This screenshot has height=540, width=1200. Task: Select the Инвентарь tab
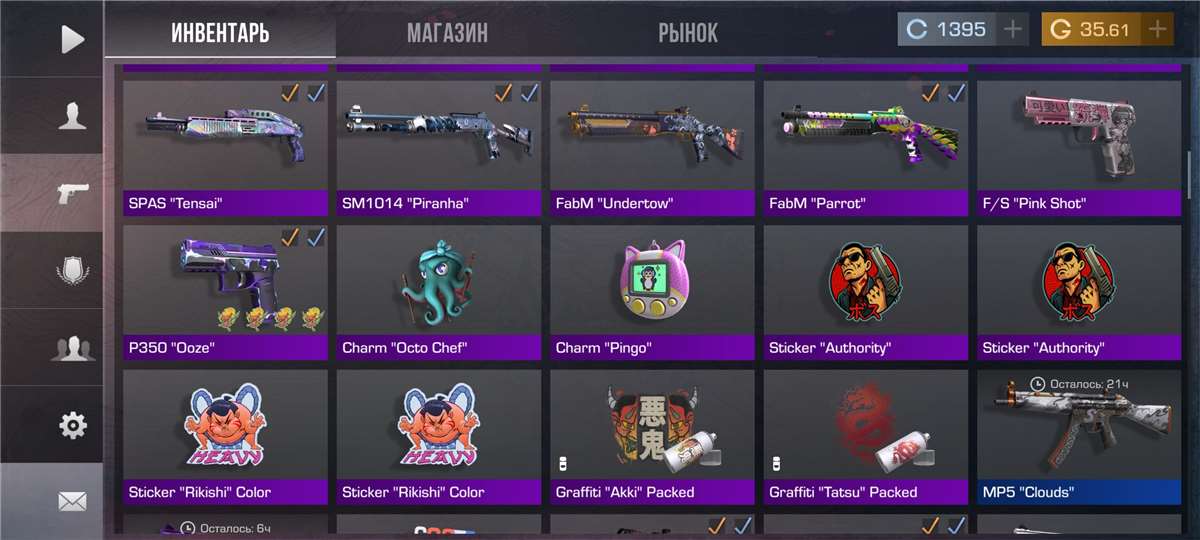coord(220,32)
